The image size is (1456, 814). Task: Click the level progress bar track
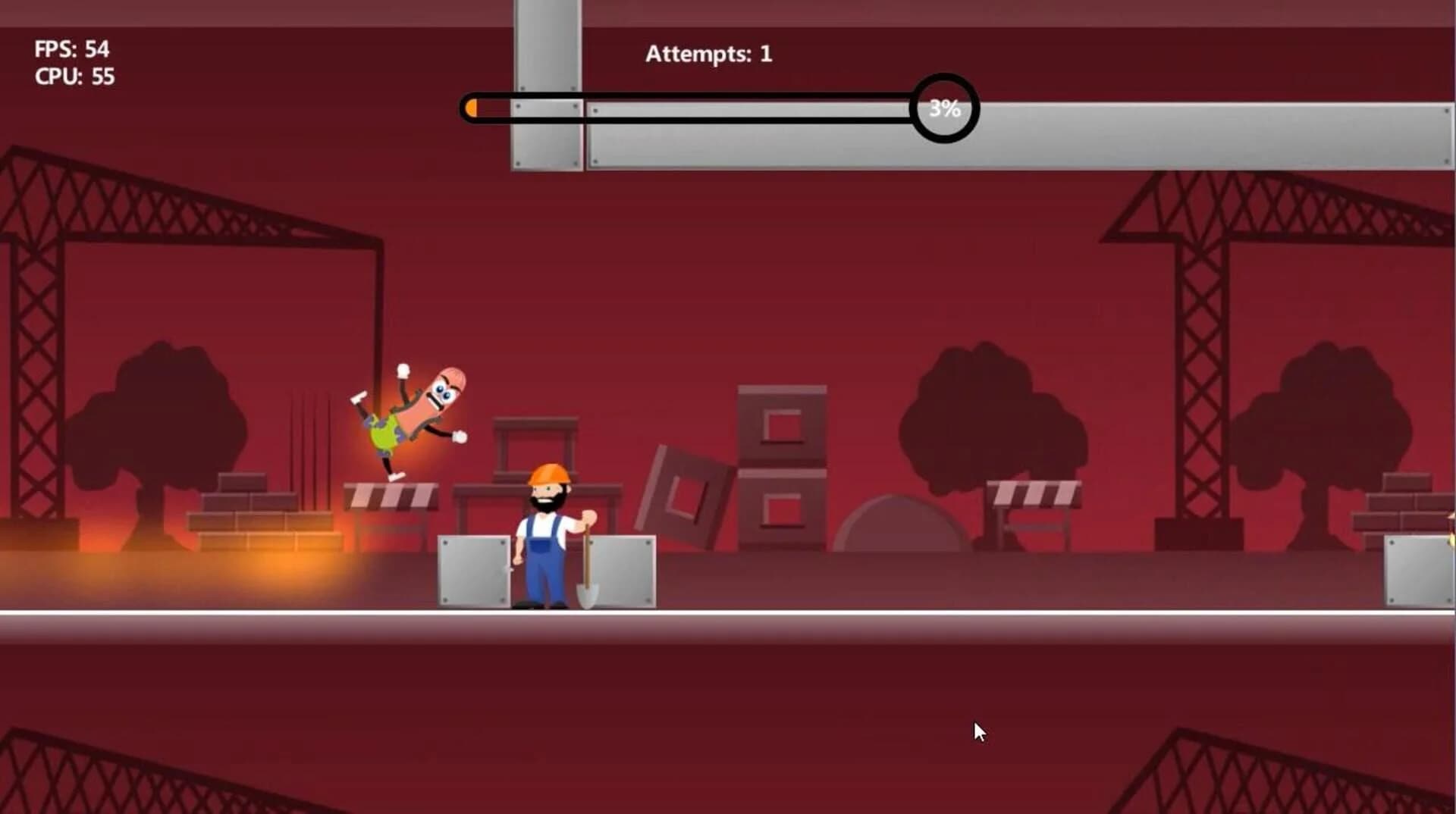682,108
